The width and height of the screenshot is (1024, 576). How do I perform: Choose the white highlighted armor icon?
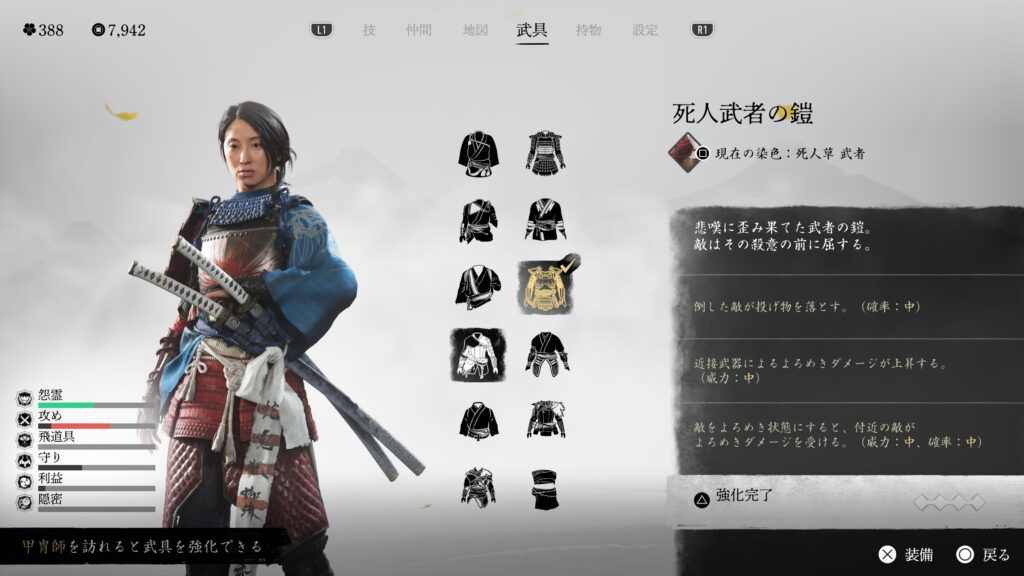tap(478, 355)
